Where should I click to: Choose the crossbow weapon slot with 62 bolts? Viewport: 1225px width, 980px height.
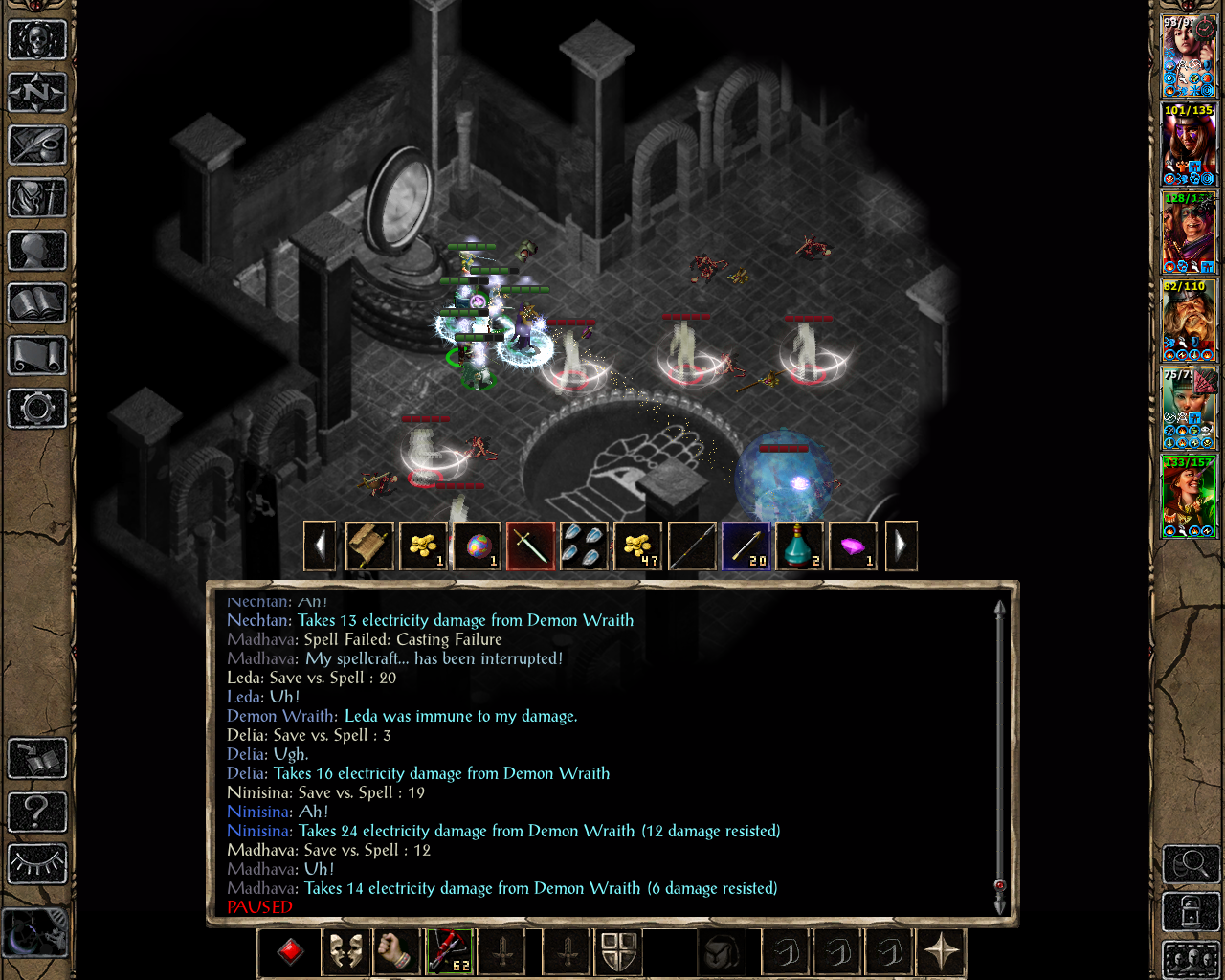(x=449, y=952)
